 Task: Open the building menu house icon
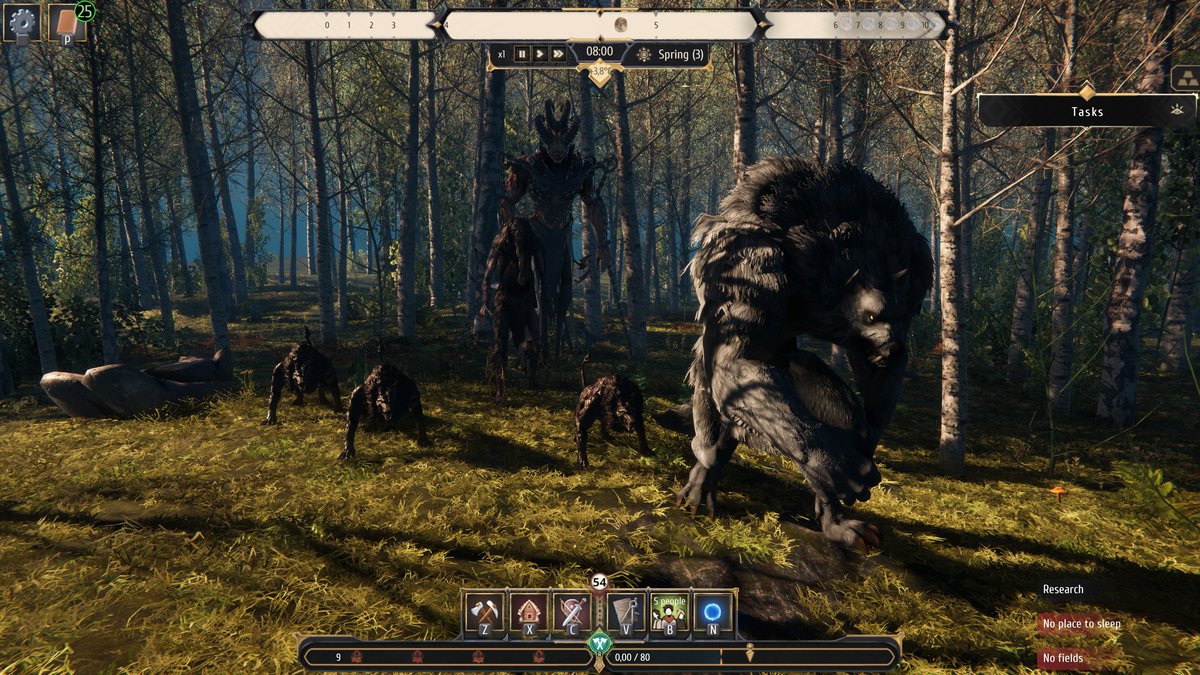pos(529,614)
